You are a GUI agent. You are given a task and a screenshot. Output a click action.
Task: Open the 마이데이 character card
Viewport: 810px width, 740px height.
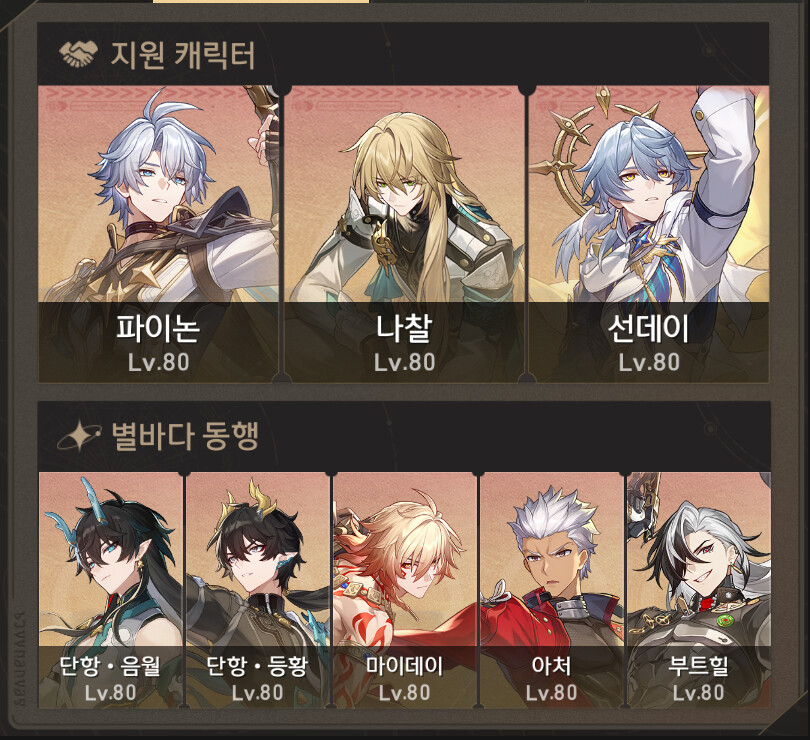pos(405,590)
